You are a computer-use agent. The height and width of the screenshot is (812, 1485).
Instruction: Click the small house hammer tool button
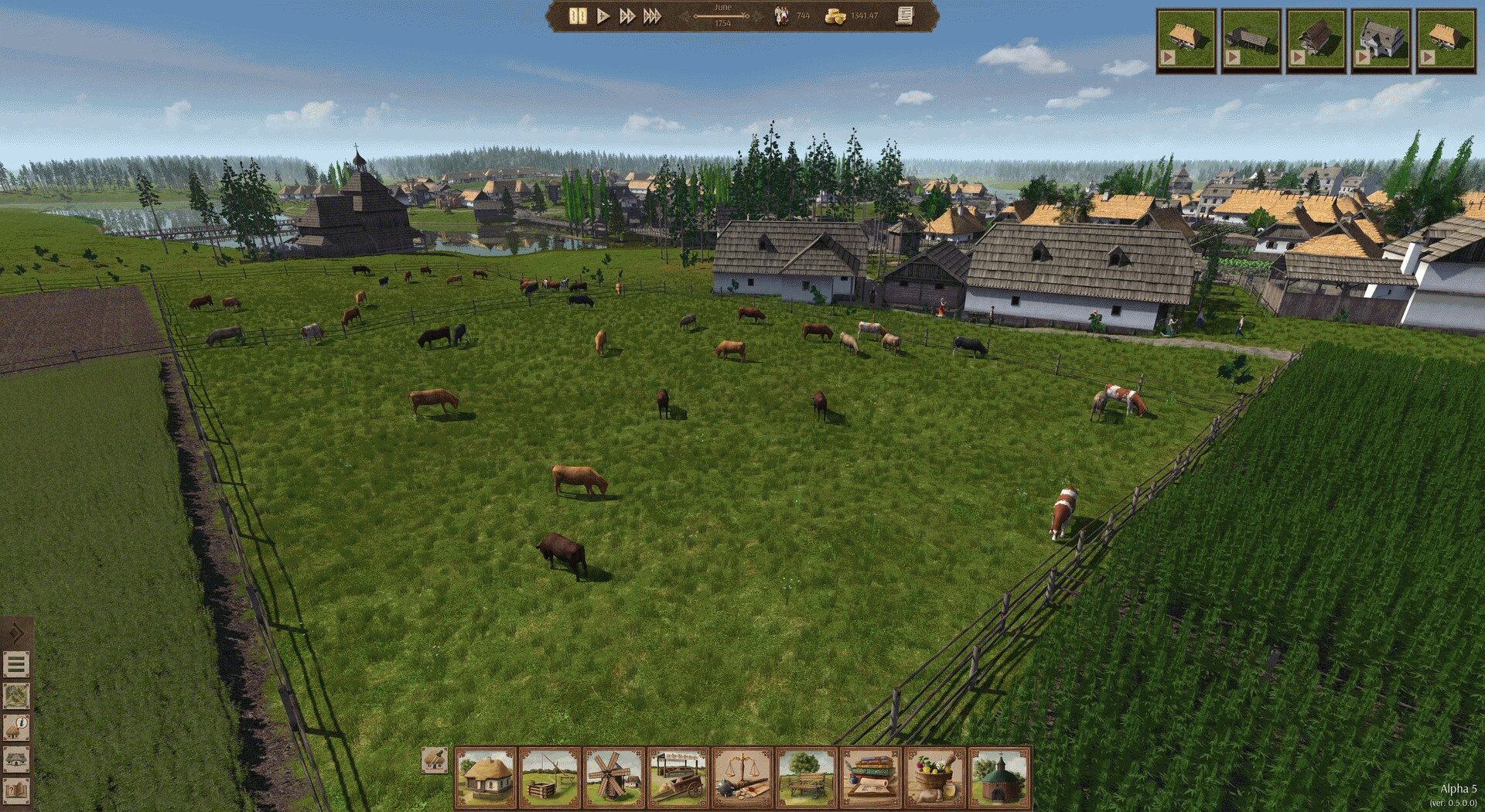(434, 761)
